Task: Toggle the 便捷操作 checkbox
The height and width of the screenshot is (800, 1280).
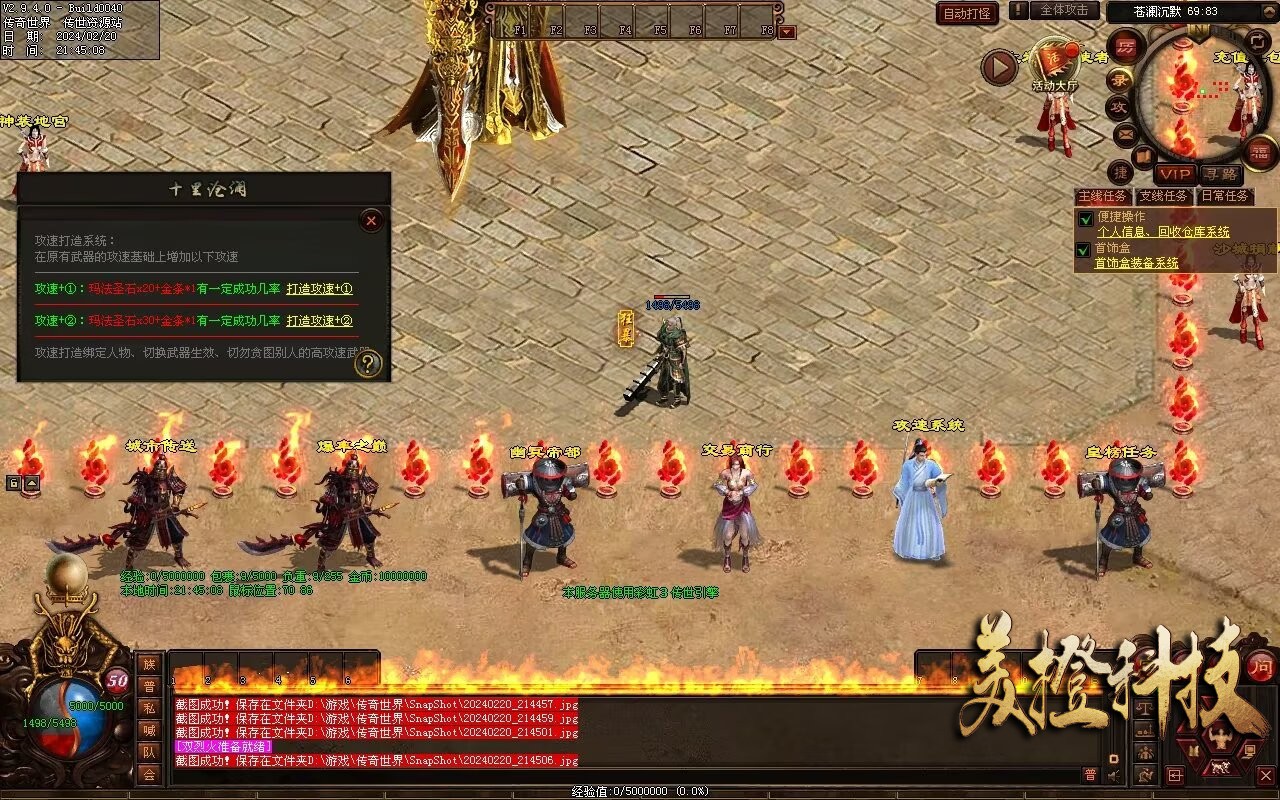Action: pyautogui.click(x=1084, y=219)
